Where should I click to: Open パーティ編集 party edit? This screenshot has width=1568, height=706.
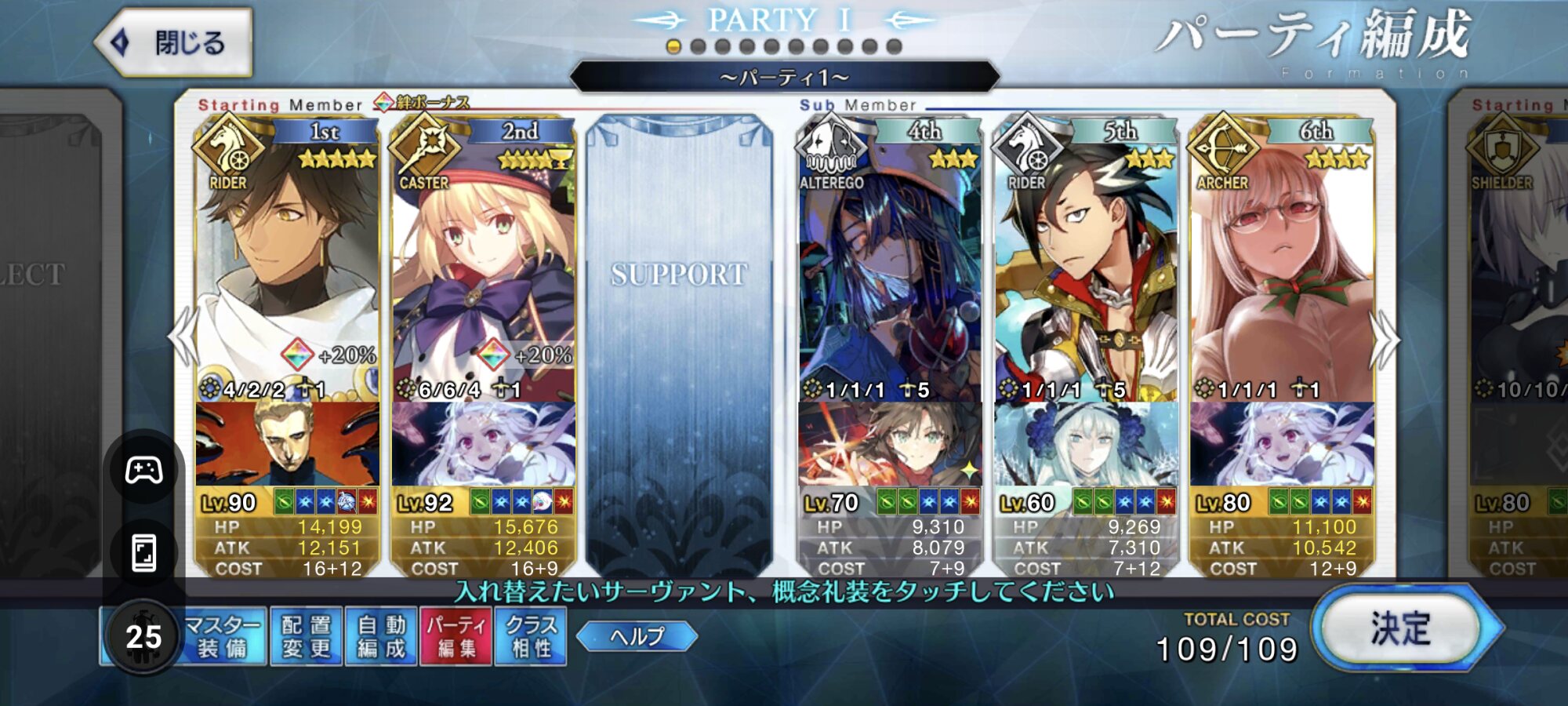(x=457, y=636)
